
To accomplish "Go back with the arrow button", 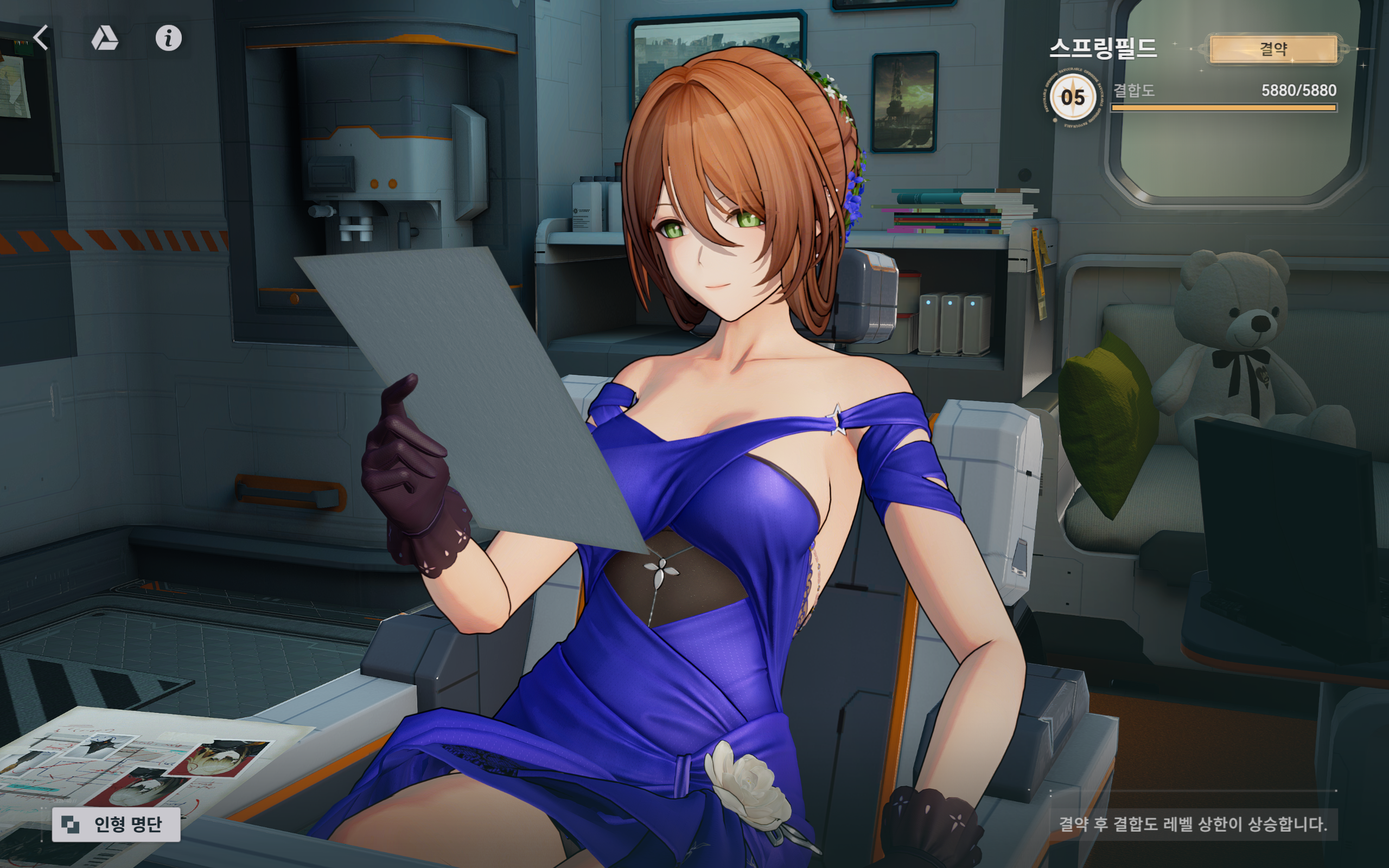I will point(41,38).
